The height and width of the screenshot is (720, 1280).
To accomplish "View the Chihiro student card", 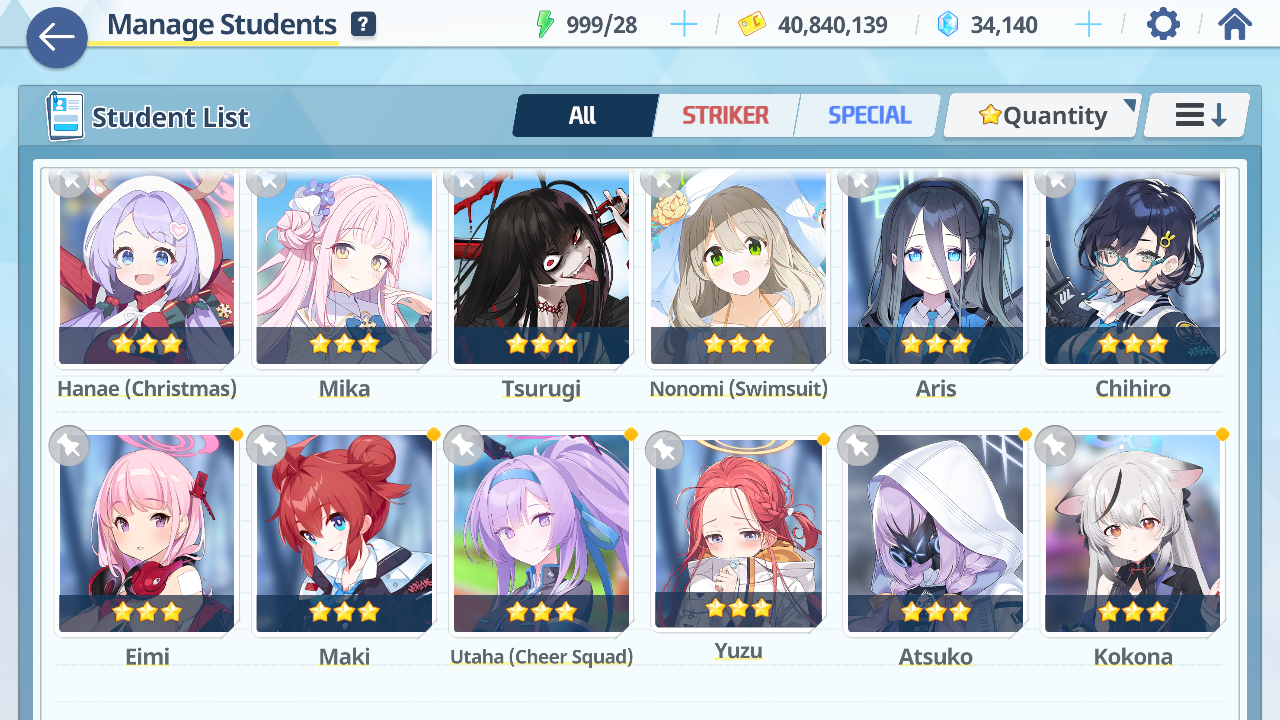I will (1132, 268).
